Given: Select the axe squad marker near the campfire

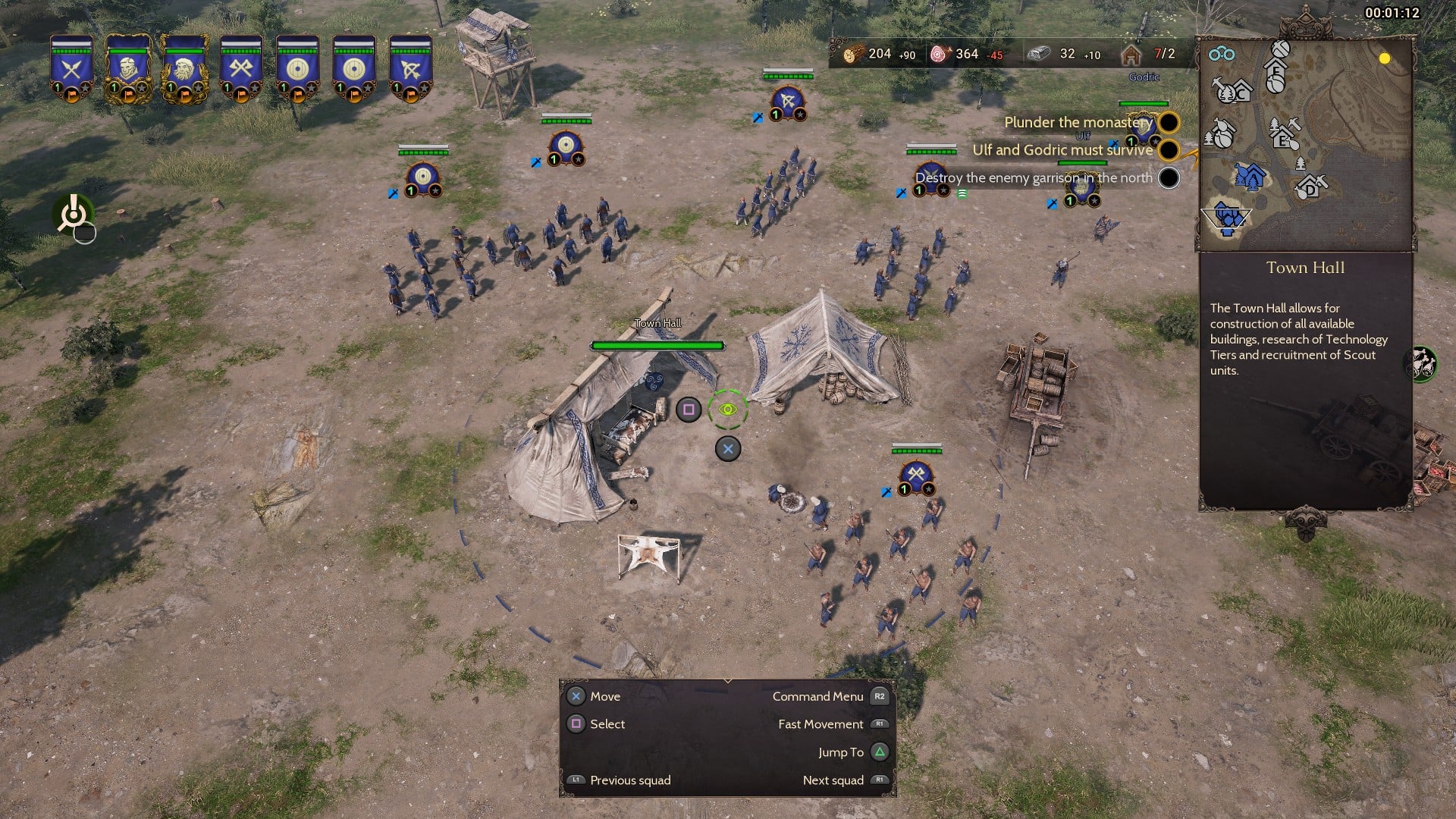Looking at the screenshot, I should click(916, 475).
